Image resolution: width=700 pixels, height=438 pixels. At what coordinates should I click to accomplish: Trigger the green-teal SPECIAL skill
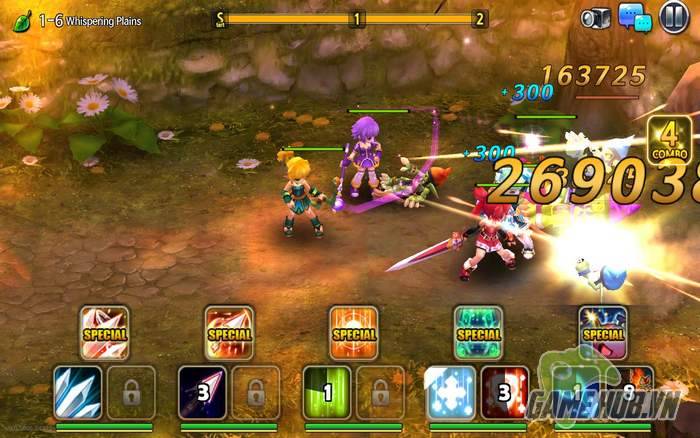[x=478, y=332]
